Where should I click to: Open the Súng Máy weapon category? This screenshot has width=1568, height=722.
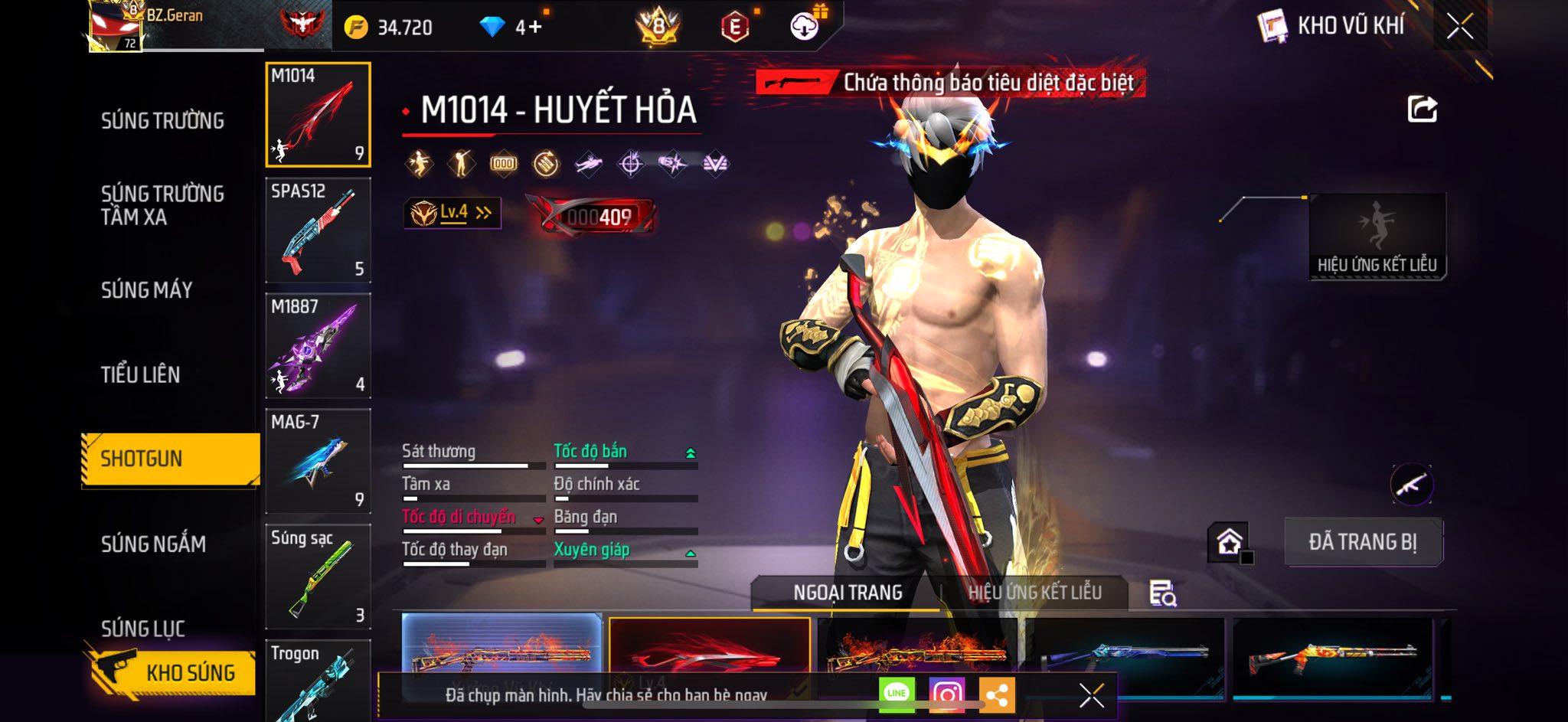tap(146, 290)
